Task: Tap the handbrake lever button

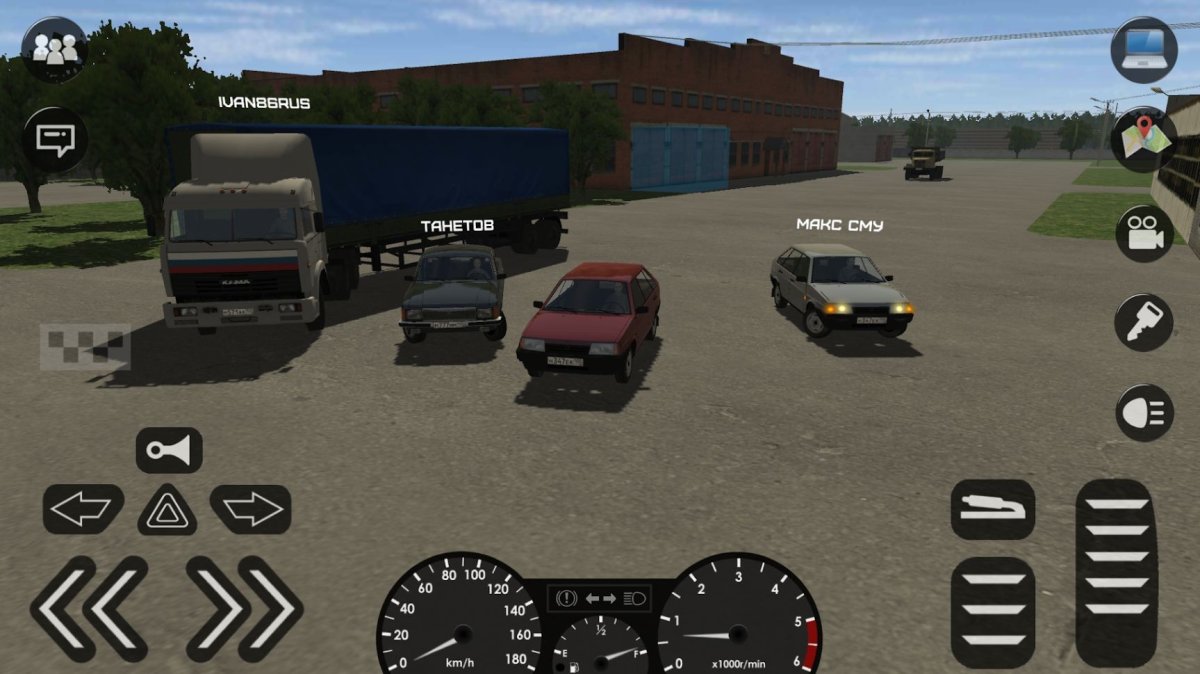Action: (992, 509)
